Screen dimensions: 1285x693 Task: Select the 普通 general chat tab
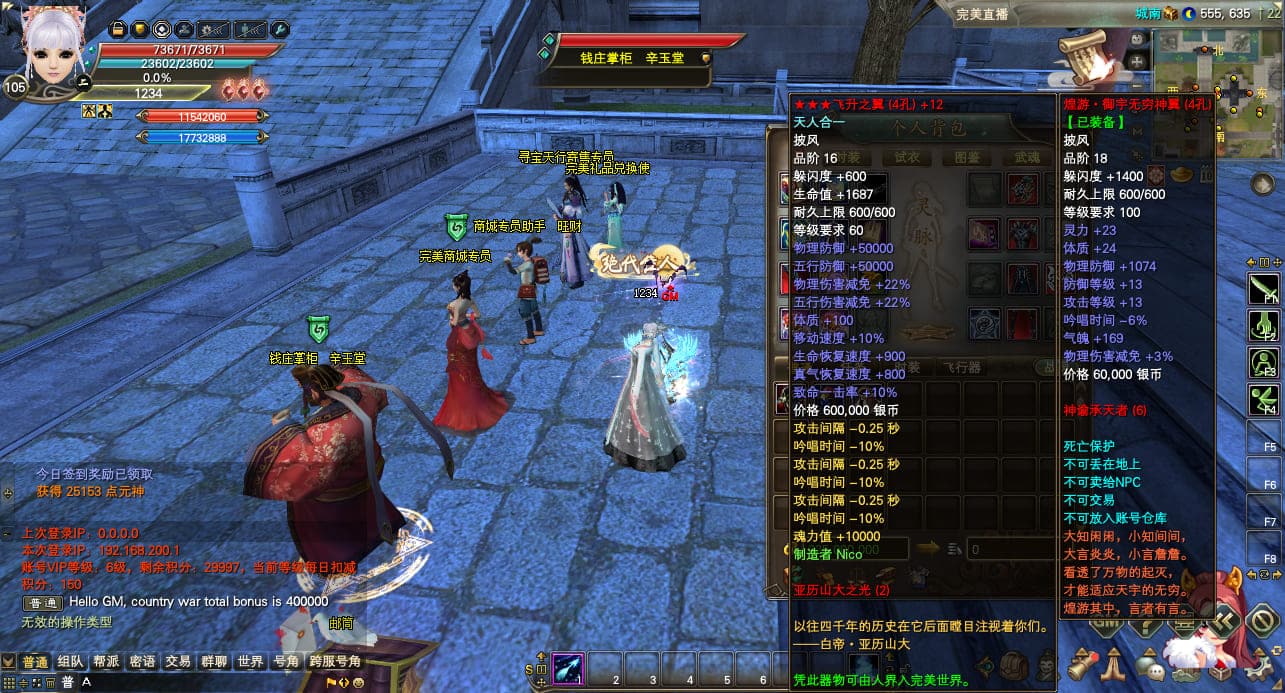35,662
